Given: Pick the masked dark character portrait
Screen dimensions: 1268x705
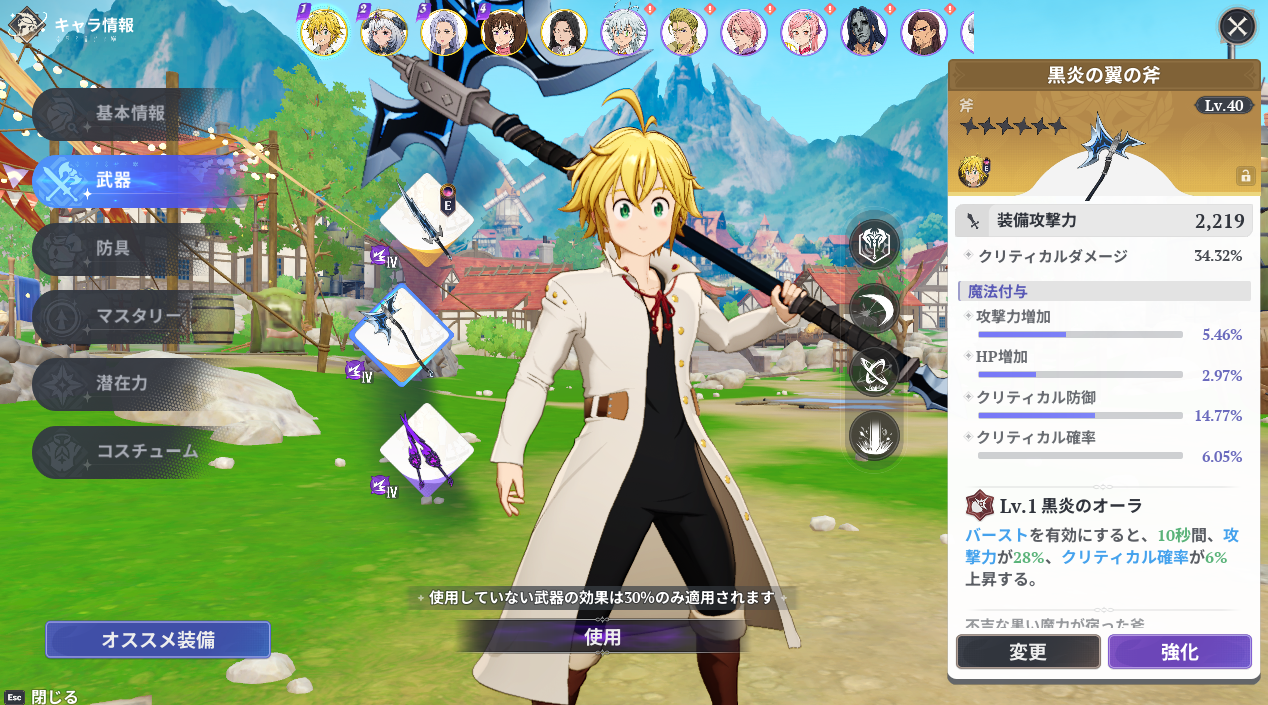Looking at the screenshot, I should click(x=864, y=33).
